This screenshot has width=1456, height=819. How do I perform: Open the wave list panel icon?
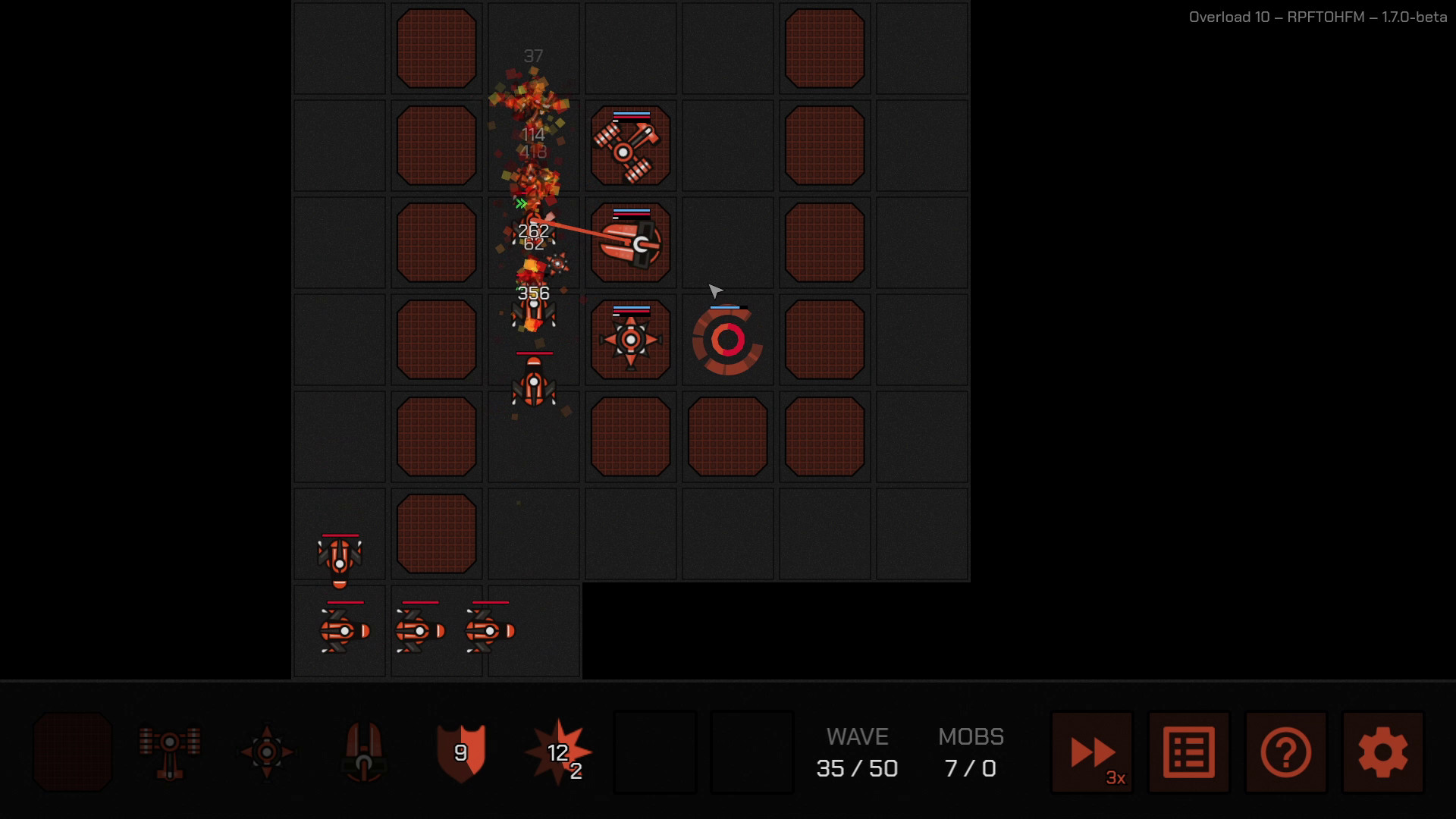[1188, 752]
